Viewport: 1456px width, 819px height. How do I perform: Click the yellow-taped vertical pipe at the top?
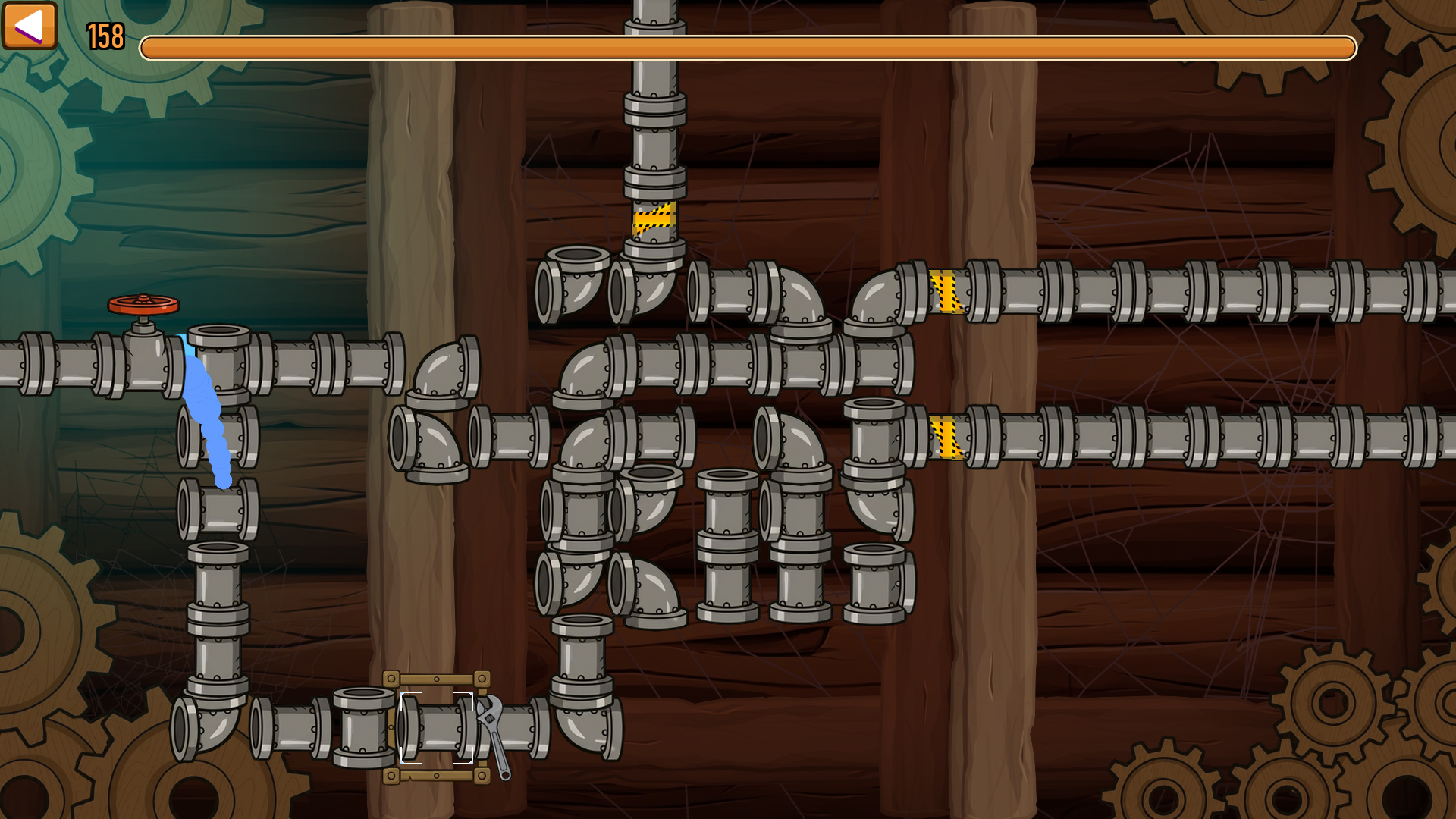click(x=653, y=221)
